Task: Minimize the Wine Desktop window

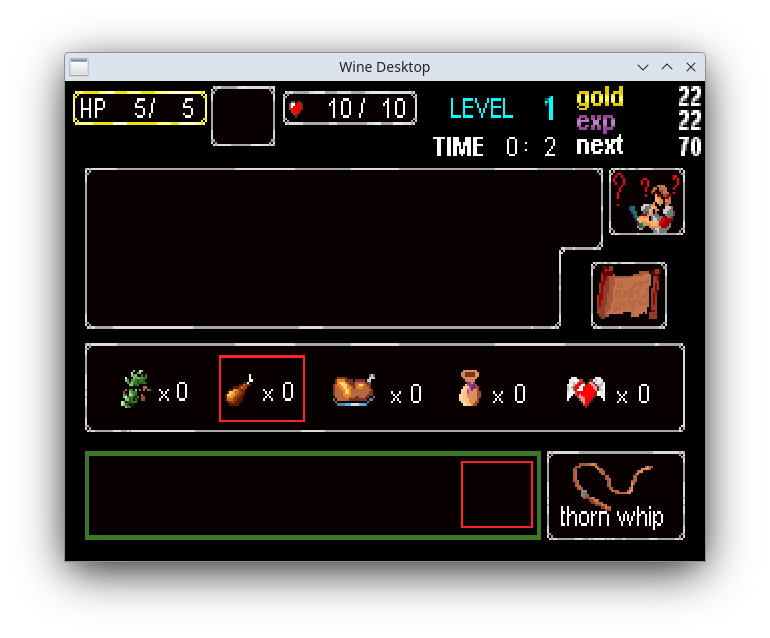Action: point(643,67)
